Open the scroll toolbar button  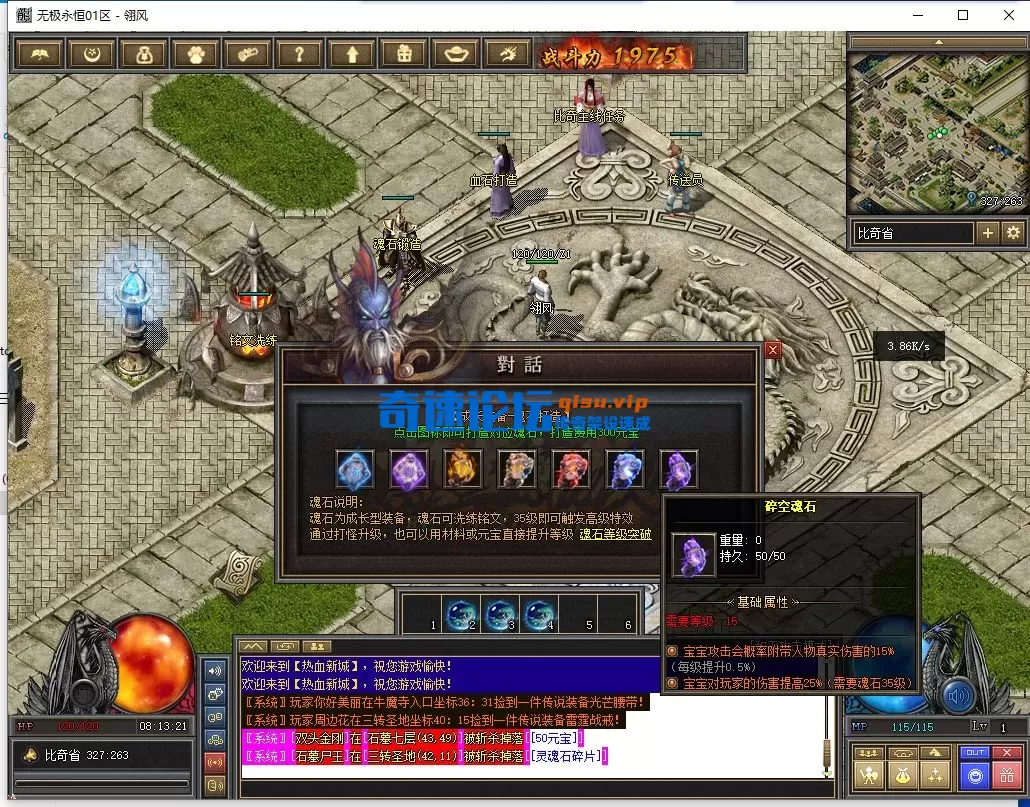pyautogui.click(x=248, y=54)
